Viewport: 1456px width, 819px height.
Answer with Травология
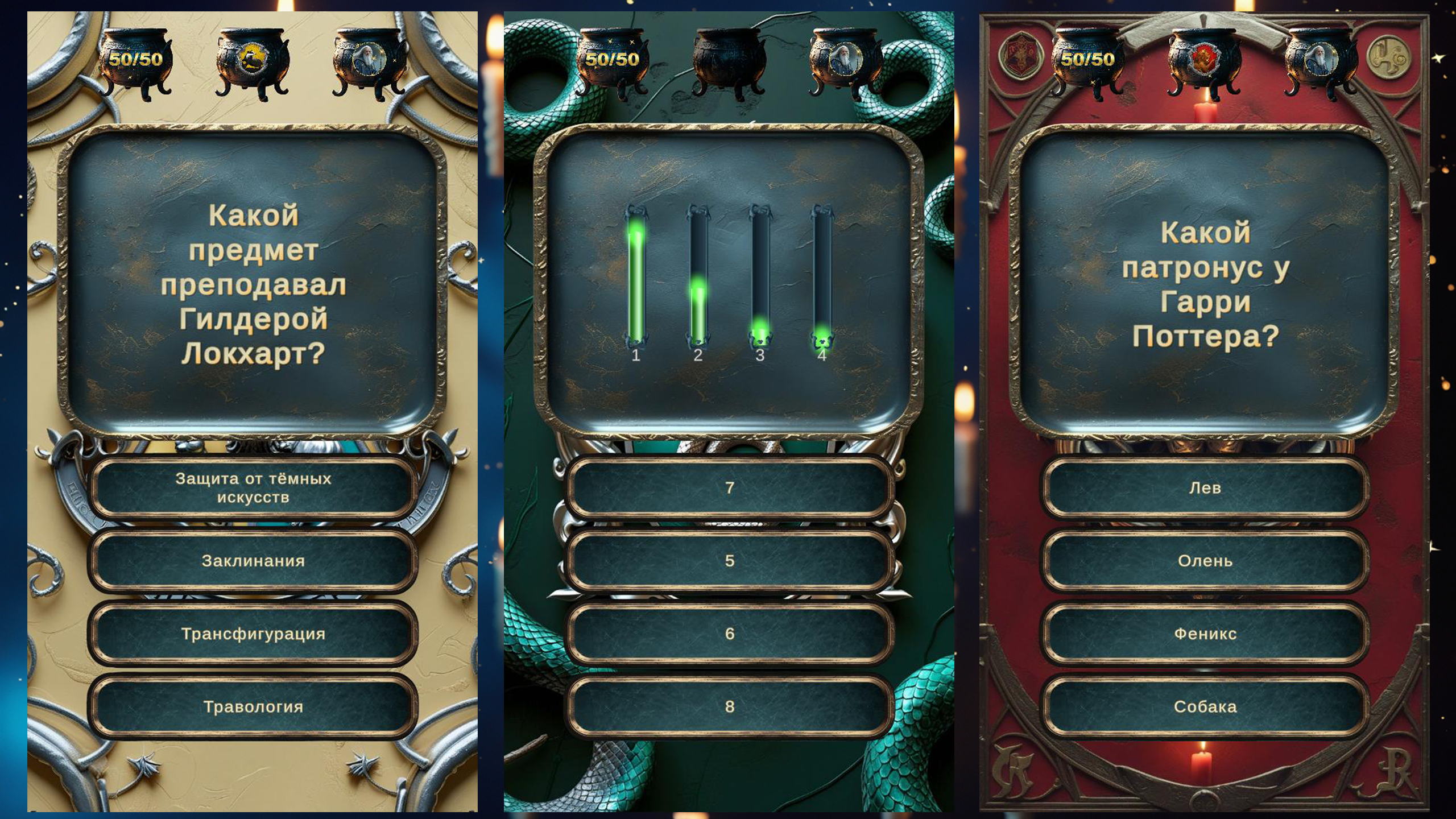253,706
